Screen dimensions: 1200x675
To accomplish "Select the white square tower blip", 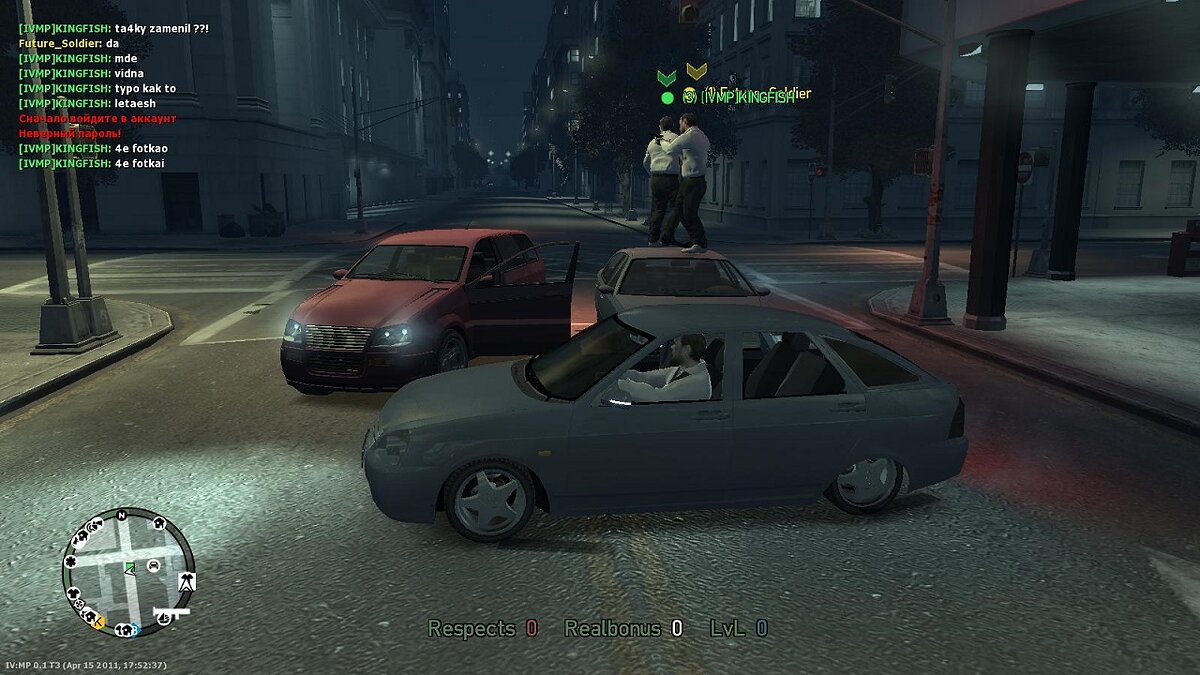I will (186, 581).
